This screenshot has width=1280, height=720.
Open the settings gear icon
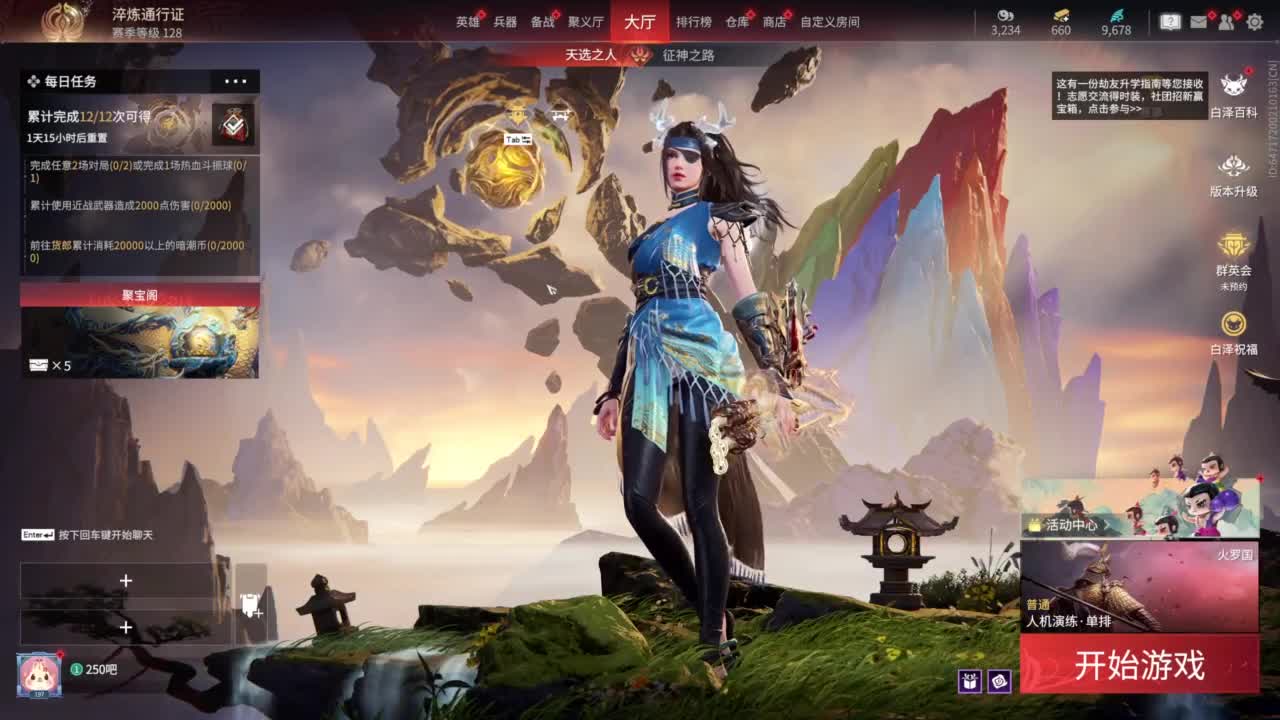pos(1255,20)
